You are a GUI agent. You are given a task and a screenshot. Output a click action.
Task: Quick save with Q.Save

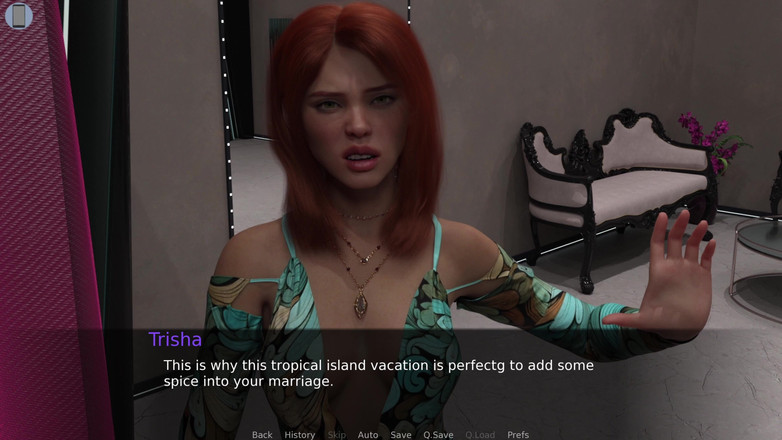(x=438, y=435)
